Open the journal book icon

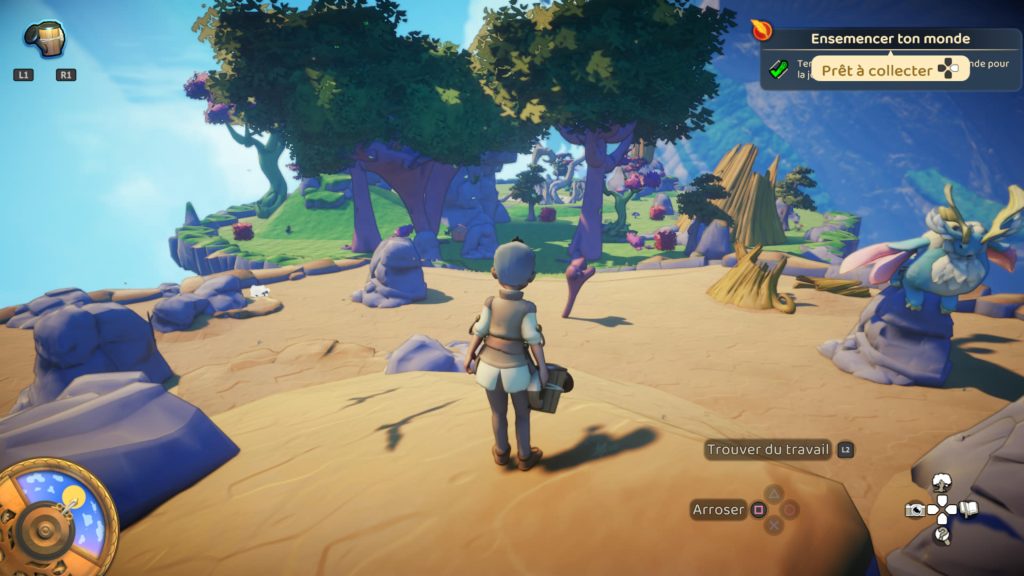[968, 510]
